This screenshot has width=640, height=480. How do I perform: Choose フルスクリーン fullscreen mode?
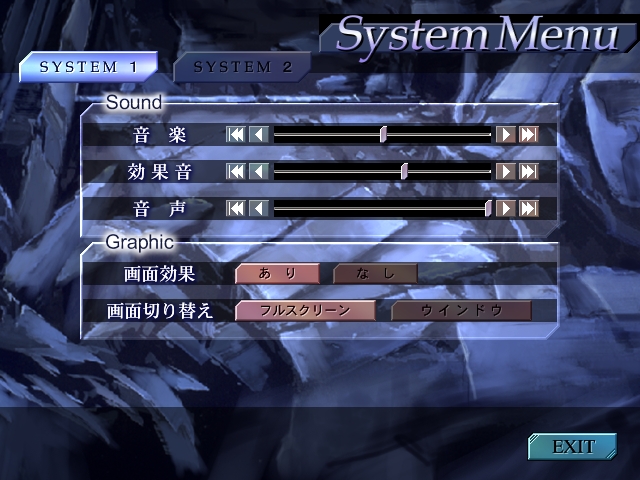305,310
